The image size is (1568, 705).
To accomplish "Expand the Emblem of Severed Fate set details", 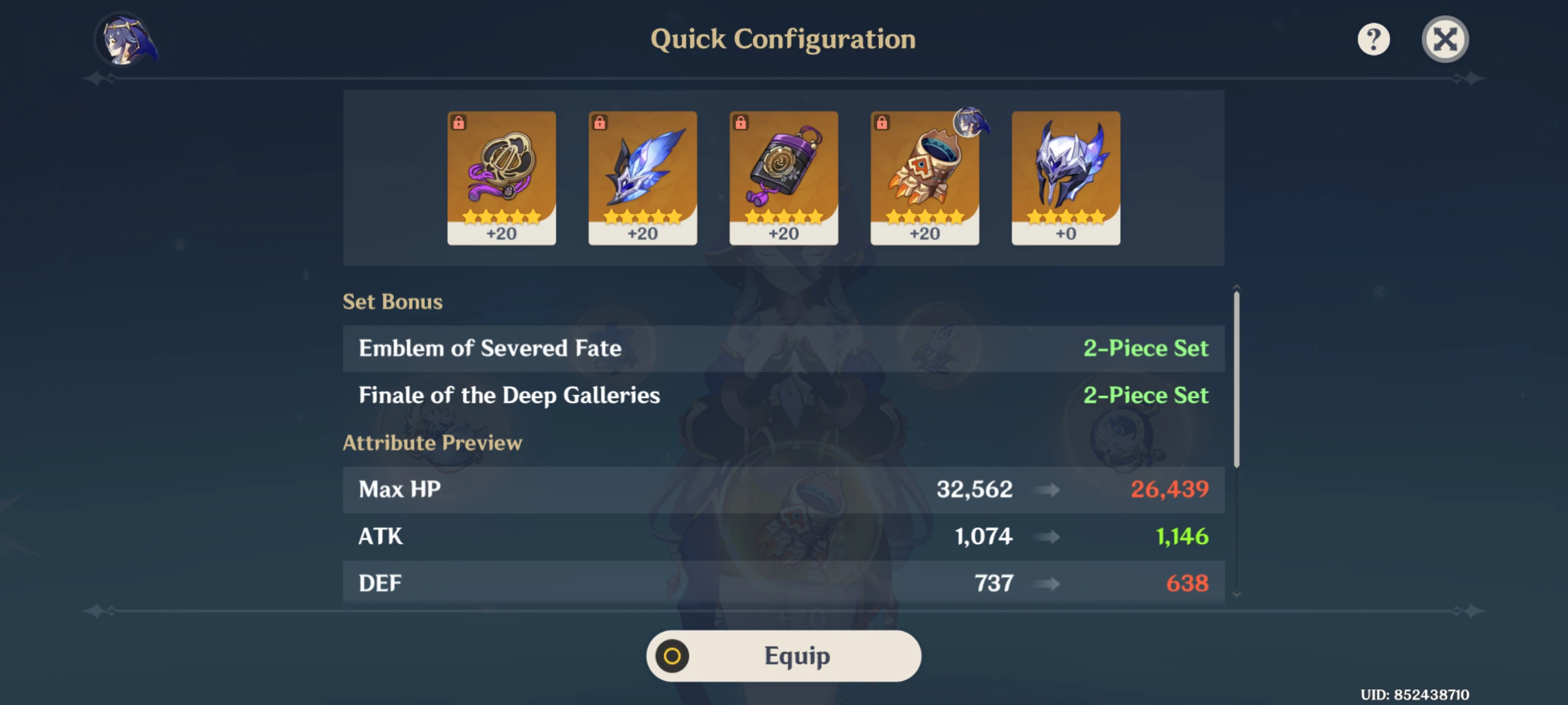I will point(784,348).
